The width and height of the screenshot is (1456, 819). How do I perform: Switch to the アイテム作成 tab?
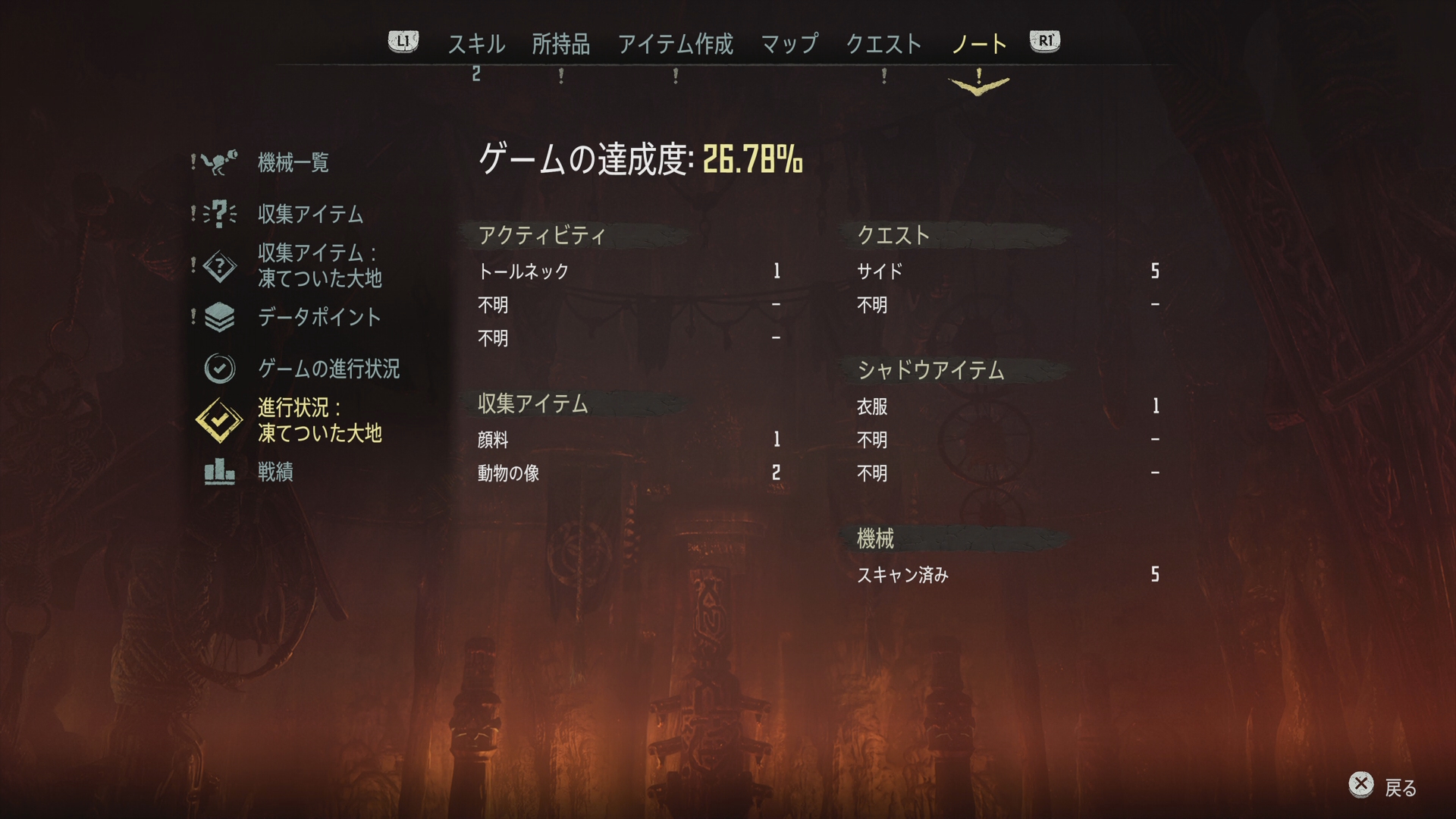[676, 44]
